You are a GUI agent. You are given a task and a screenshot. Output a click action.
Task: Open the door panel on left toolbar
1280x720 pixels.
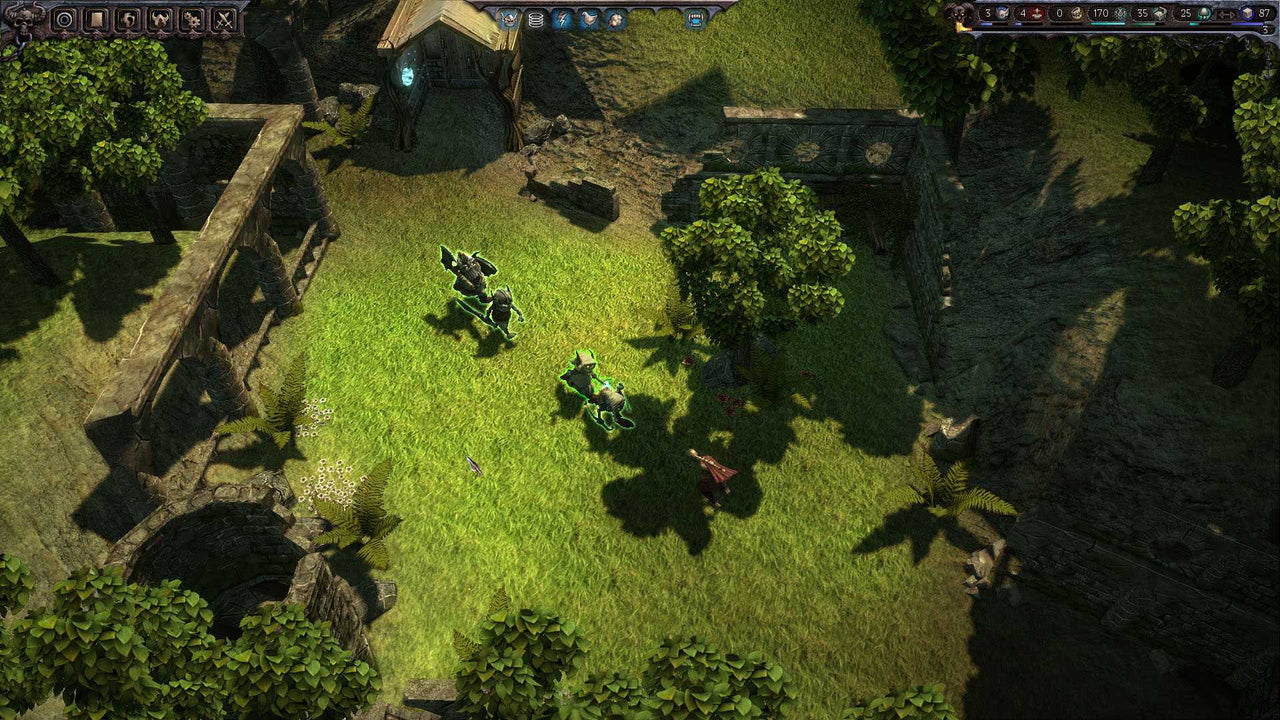pyautogui.click(x=96, y=19)
